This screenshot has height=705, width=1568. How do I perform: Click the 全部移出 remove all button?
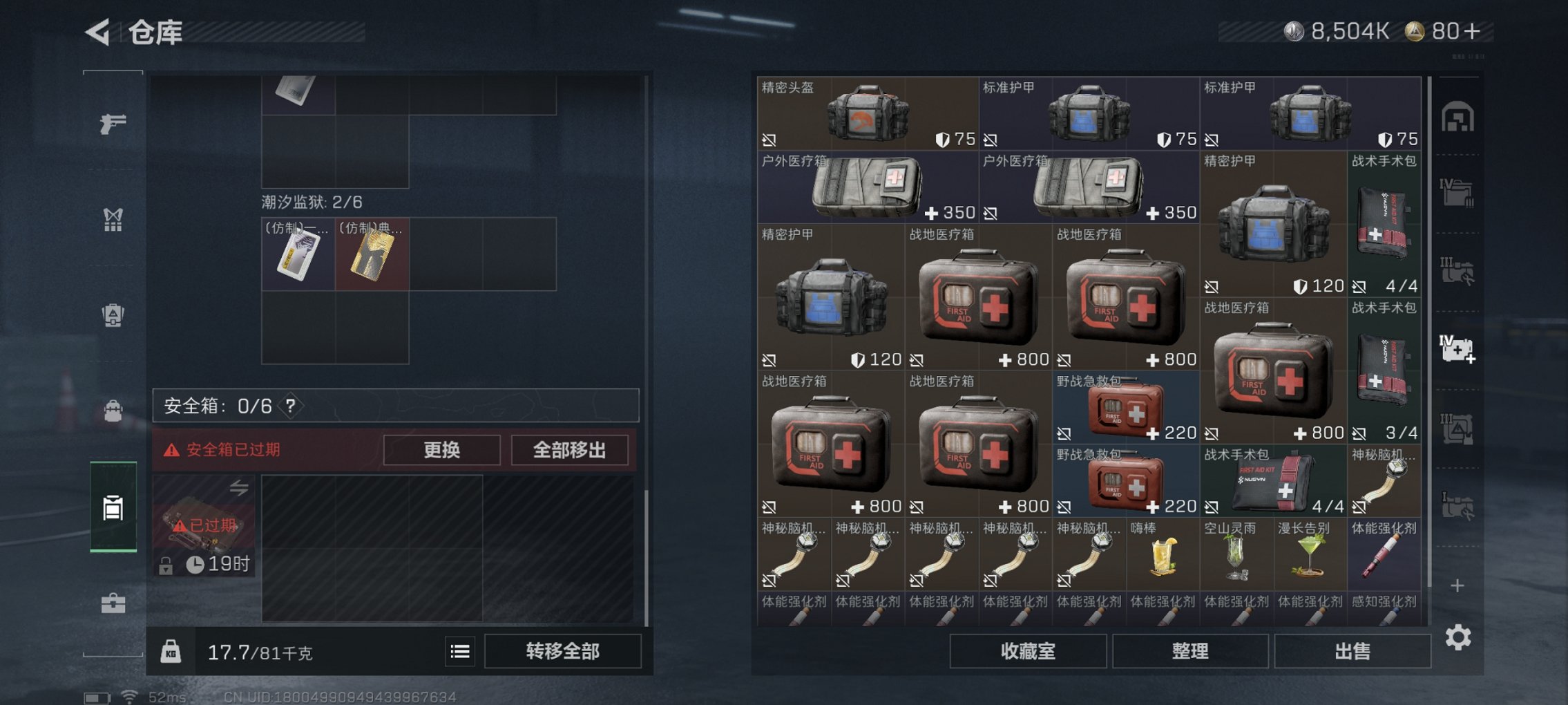(x=569, y=449)
